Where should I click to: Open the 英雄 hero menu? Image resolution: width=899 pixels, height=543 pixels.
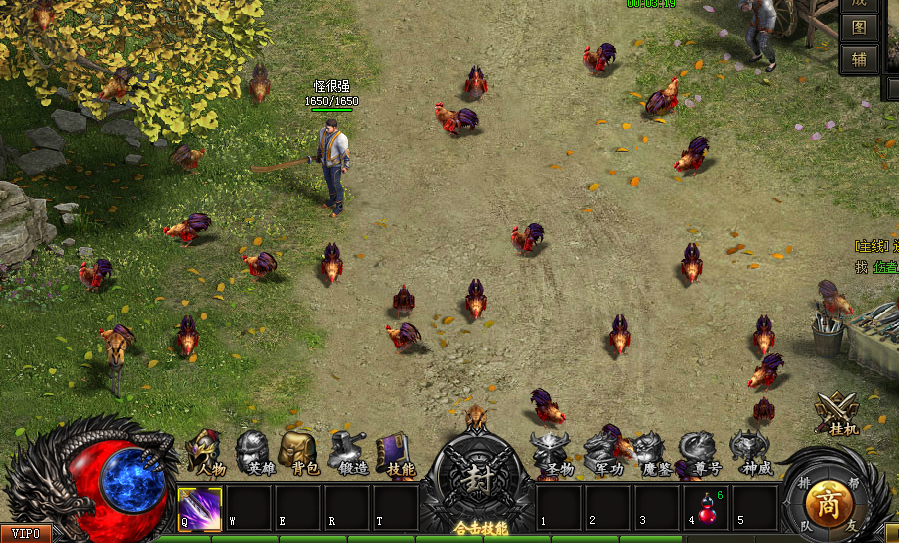coord(256,452)
